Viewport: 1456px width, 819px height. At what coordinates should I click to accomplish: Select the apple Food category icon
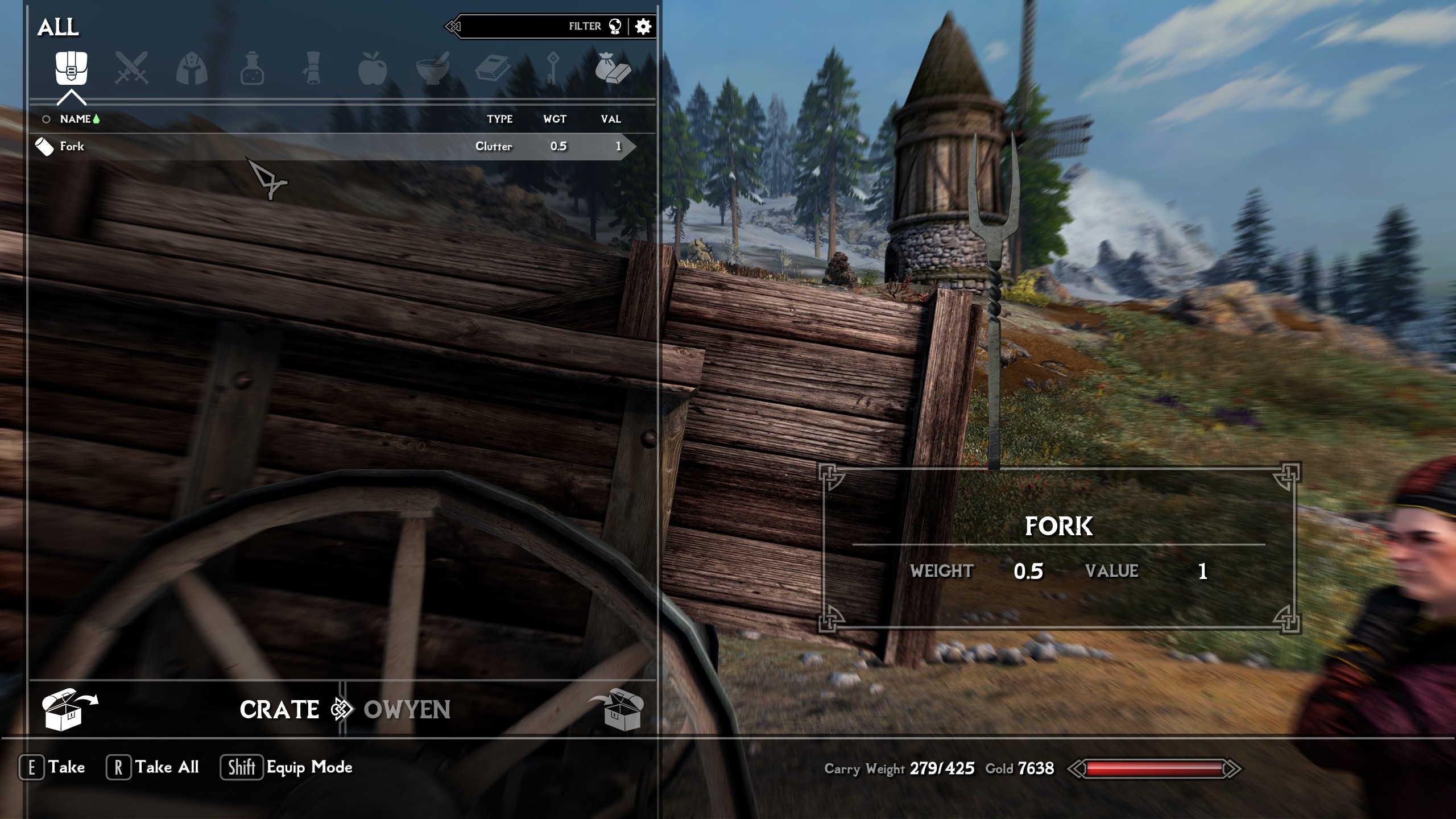point(373,68)
